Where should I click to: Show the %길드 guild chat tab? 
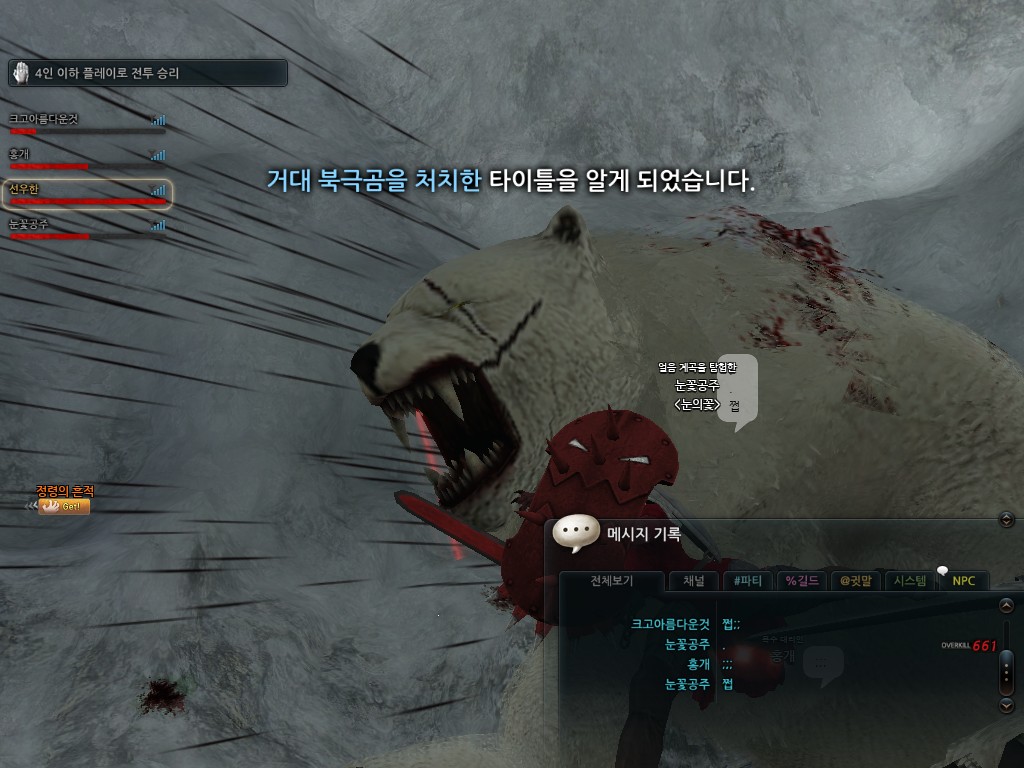(803, 581)
